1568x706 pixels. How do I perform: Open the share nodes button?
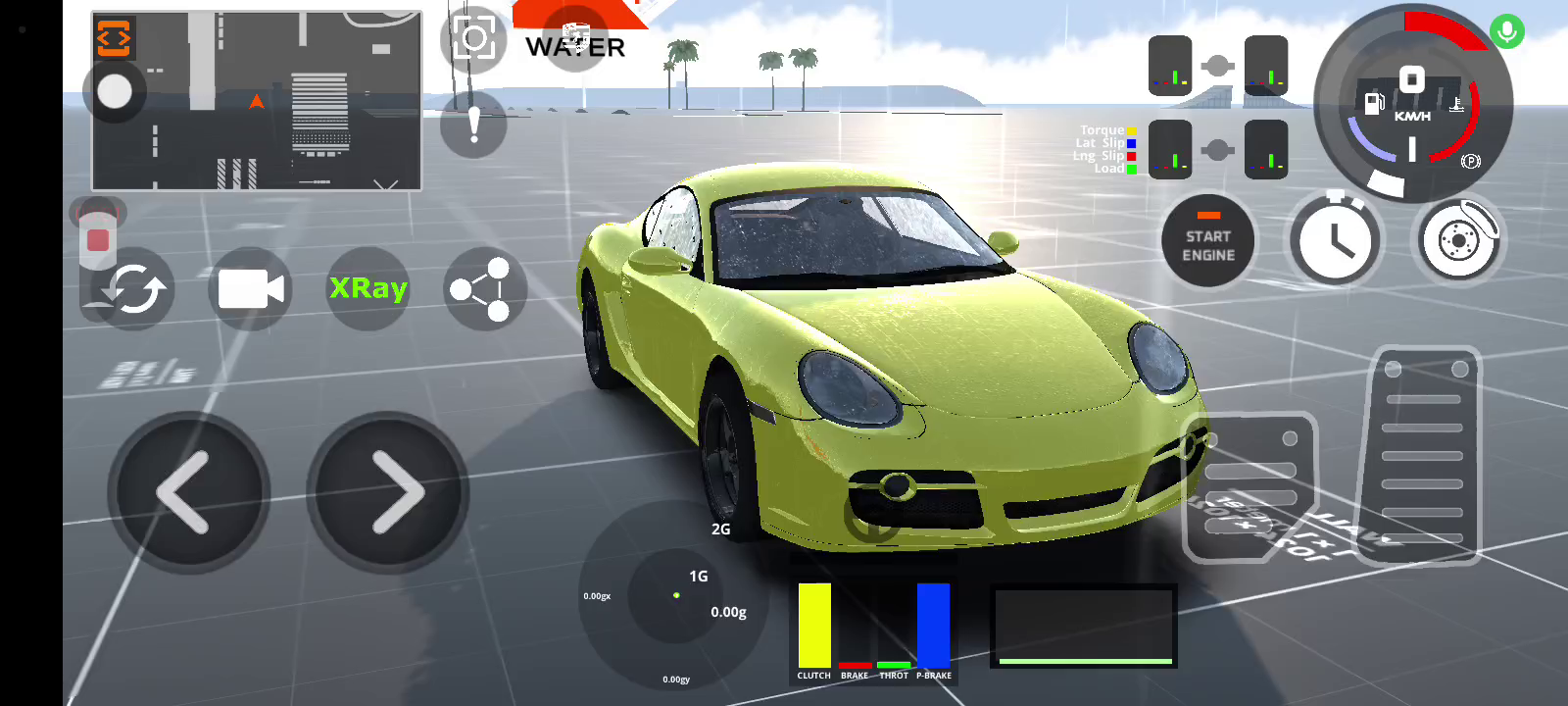[482, 289]
